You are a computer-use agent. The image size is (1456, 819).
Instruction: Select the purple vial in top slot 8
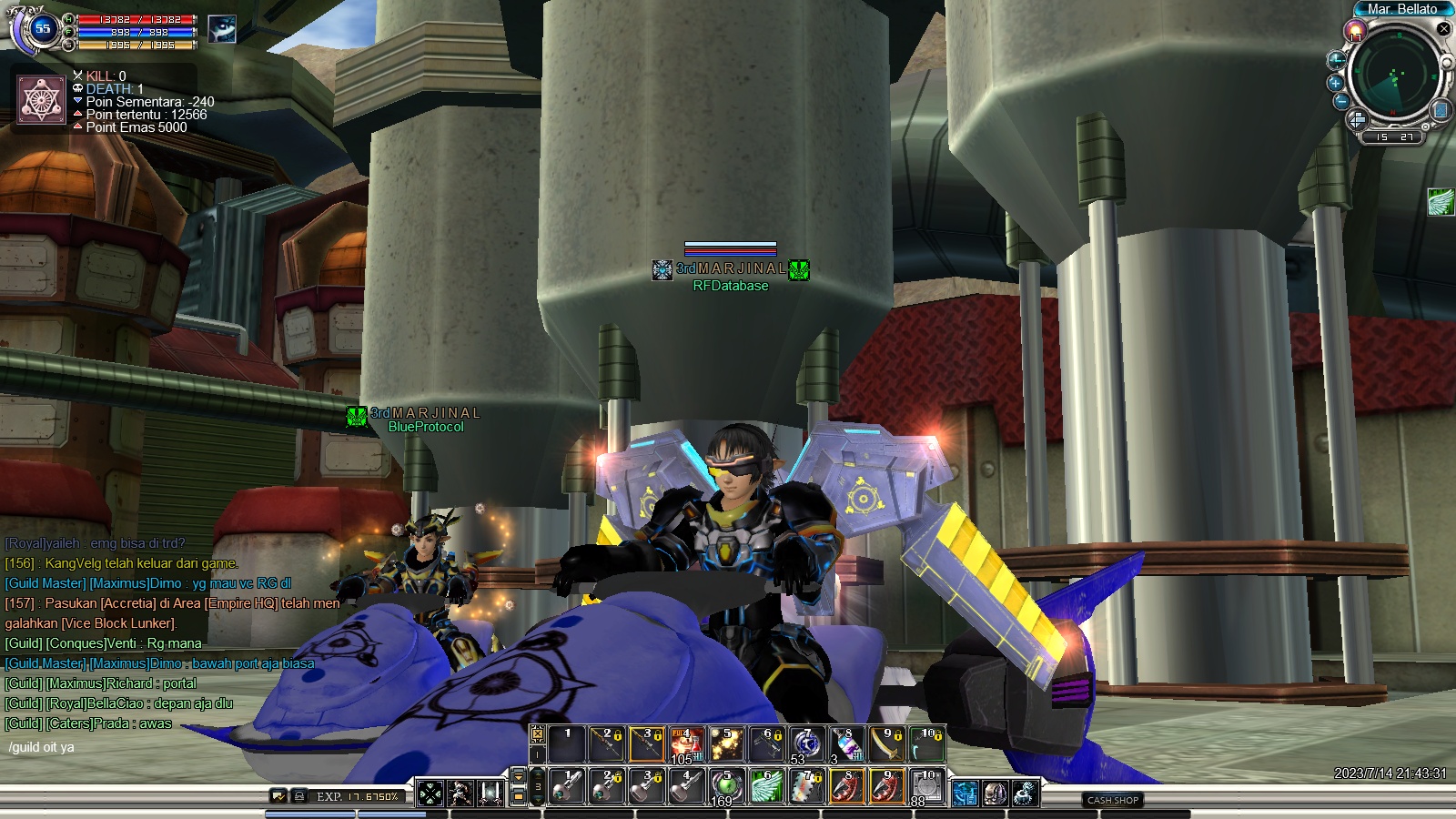point(846,744)
